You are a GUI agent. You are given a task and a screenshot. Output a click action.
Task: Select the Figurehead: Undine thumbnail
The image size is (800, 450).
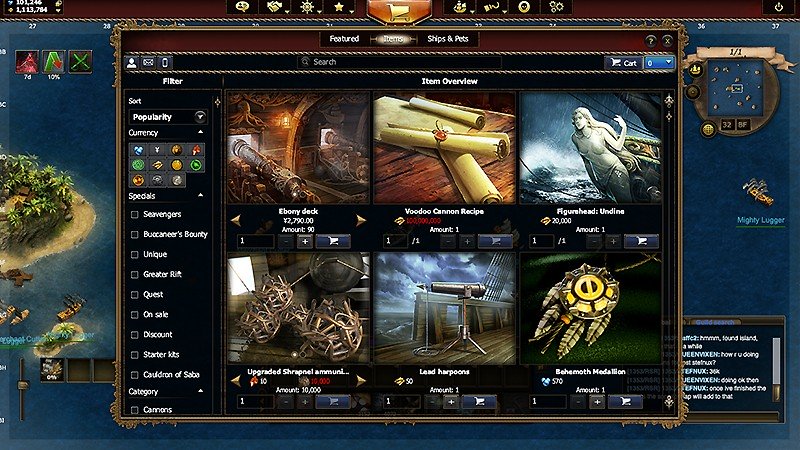click(x=590, y=148)
